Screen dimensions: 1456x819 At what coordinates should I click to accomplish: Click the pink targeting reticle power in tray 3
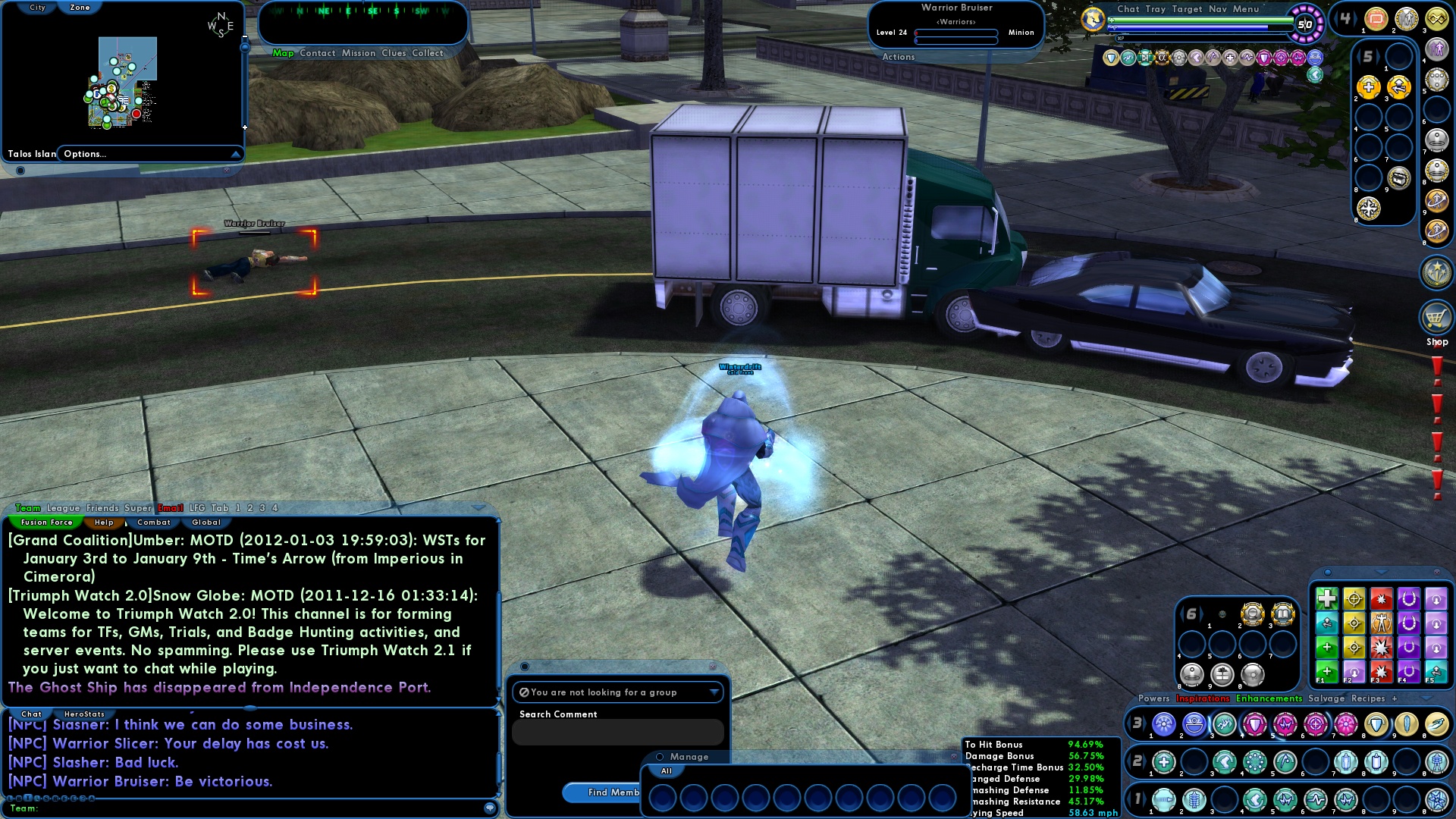(1314, 724)
